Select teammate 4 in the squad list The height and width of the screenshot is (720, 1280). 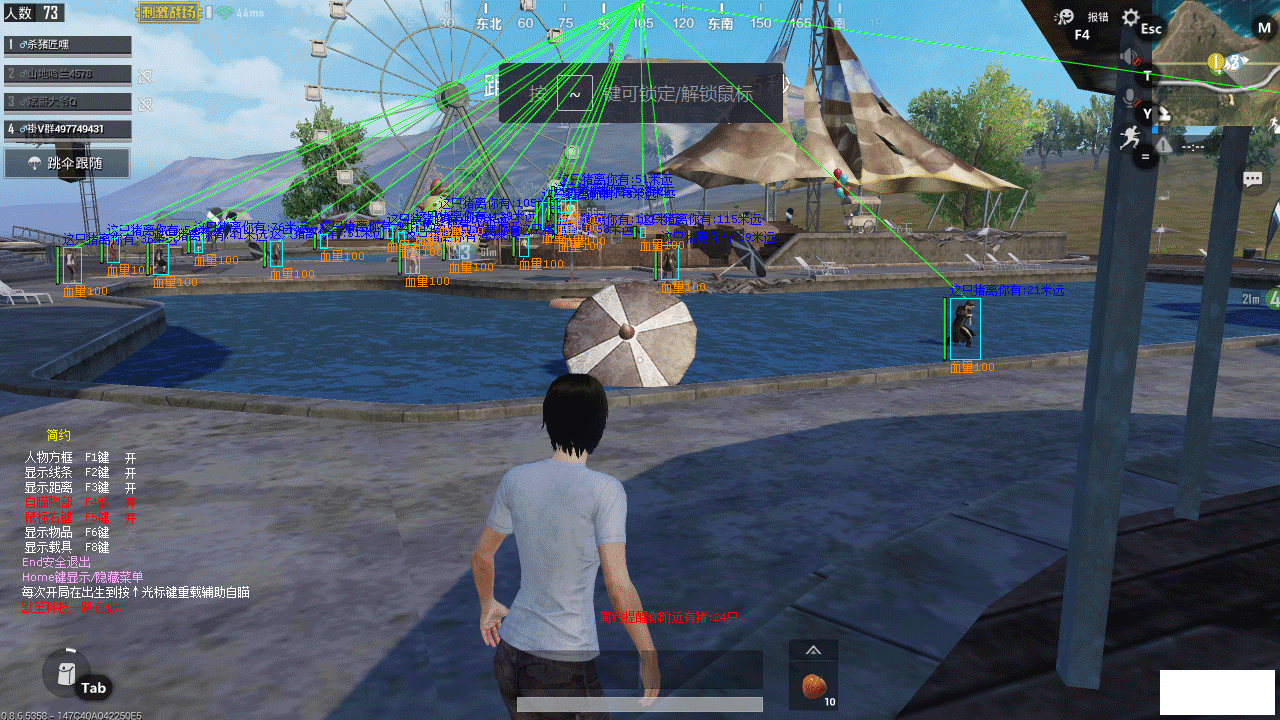67,129
